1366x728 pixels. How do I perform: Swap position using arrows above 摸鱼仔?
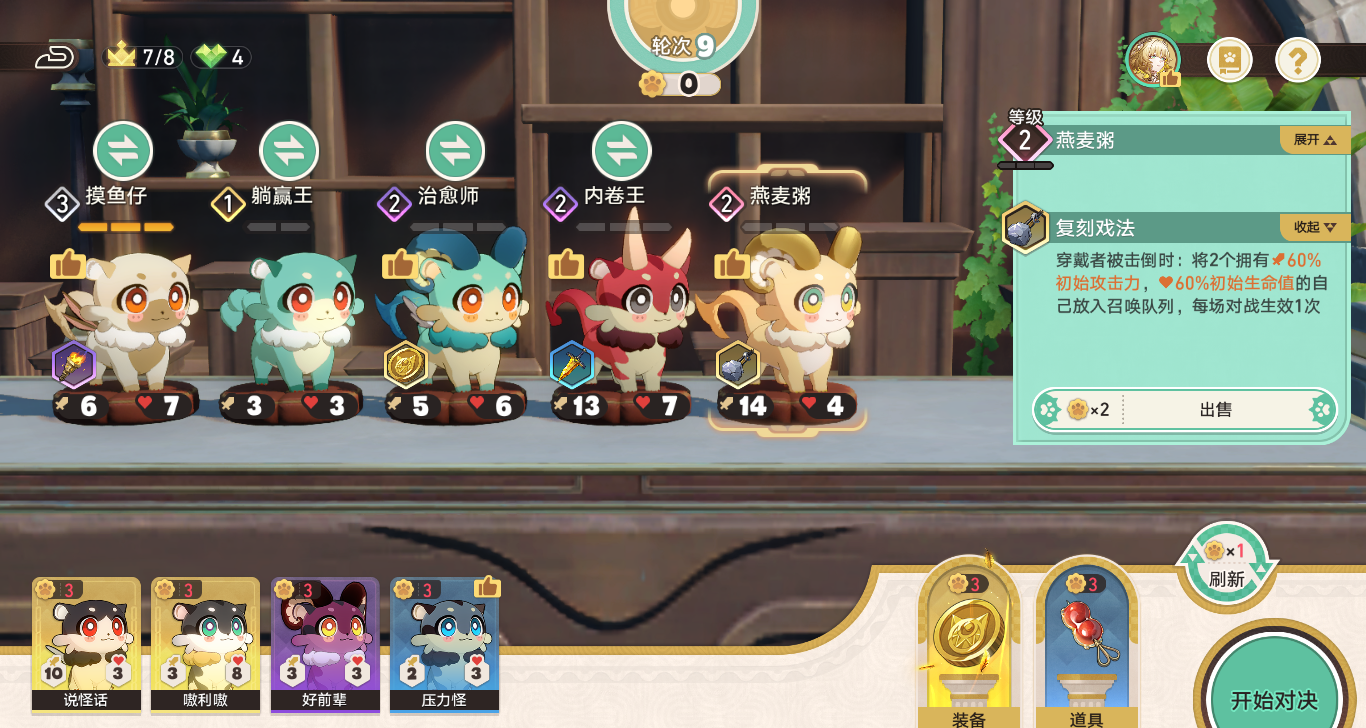click(x=123, y=151)
